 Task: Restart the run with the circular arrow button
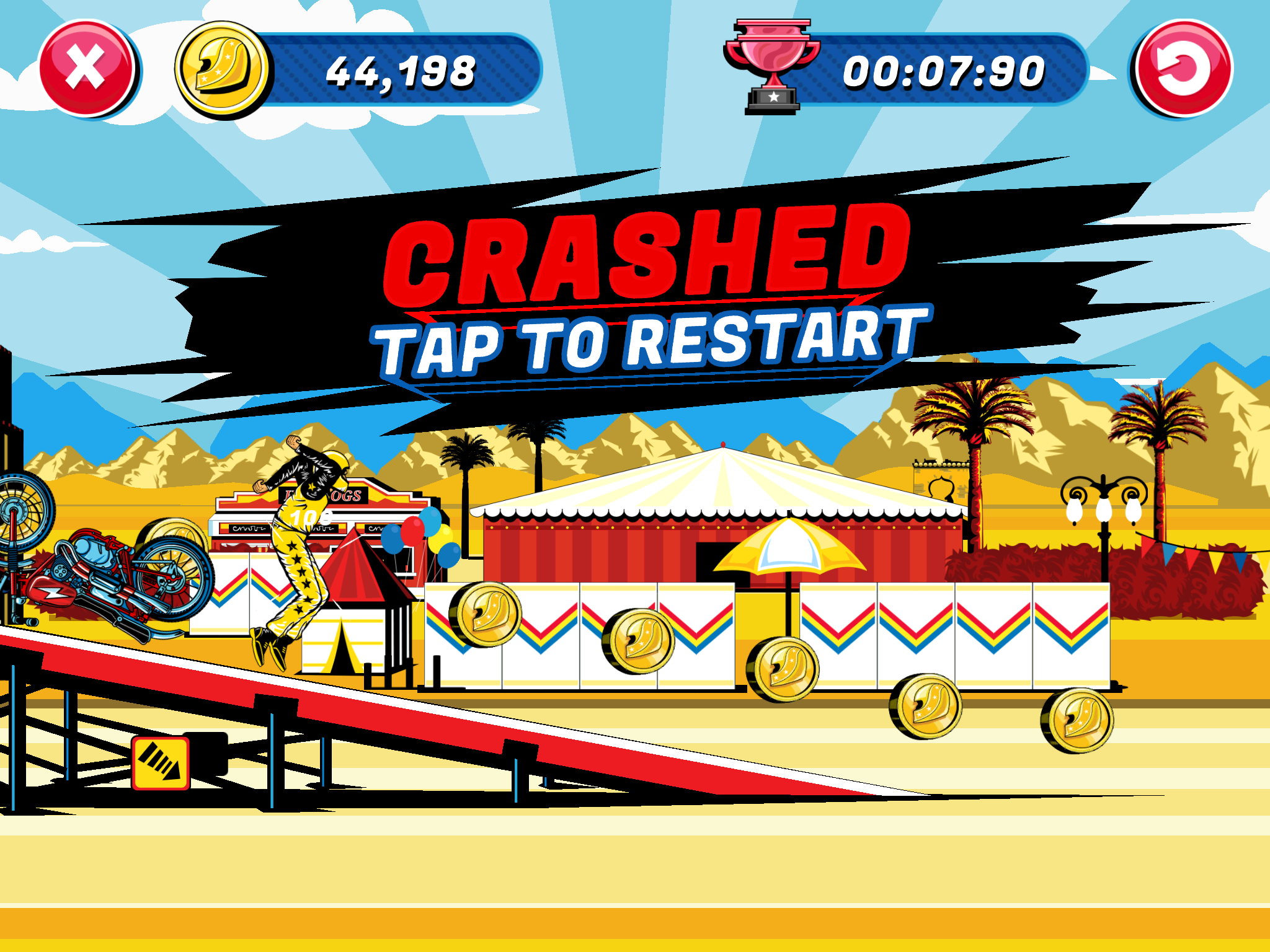point(1183,69)
